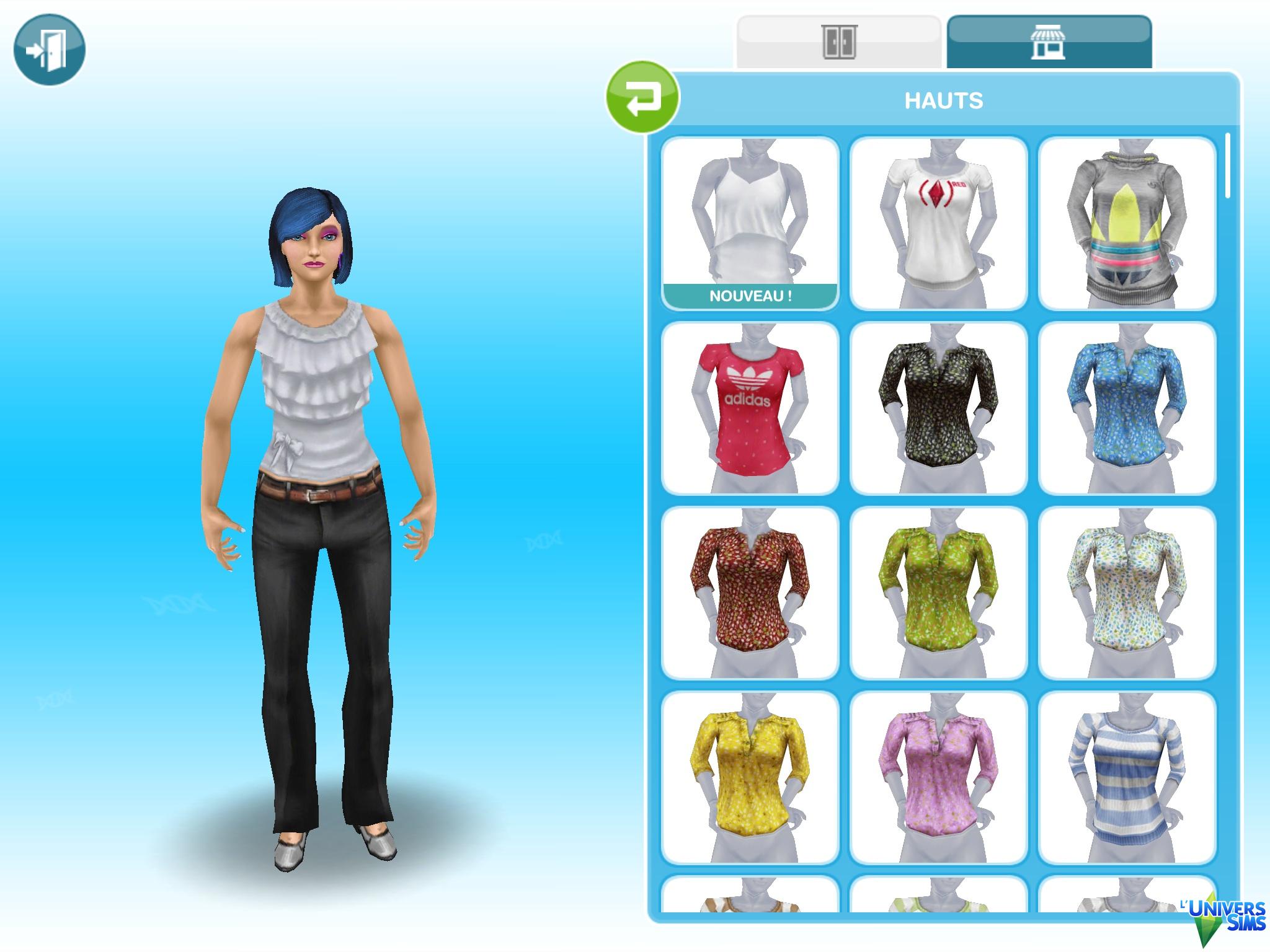Screen dimensions: 1270x952
Task: Choose the lime green floral blouse
Action: tap(938, 593)
